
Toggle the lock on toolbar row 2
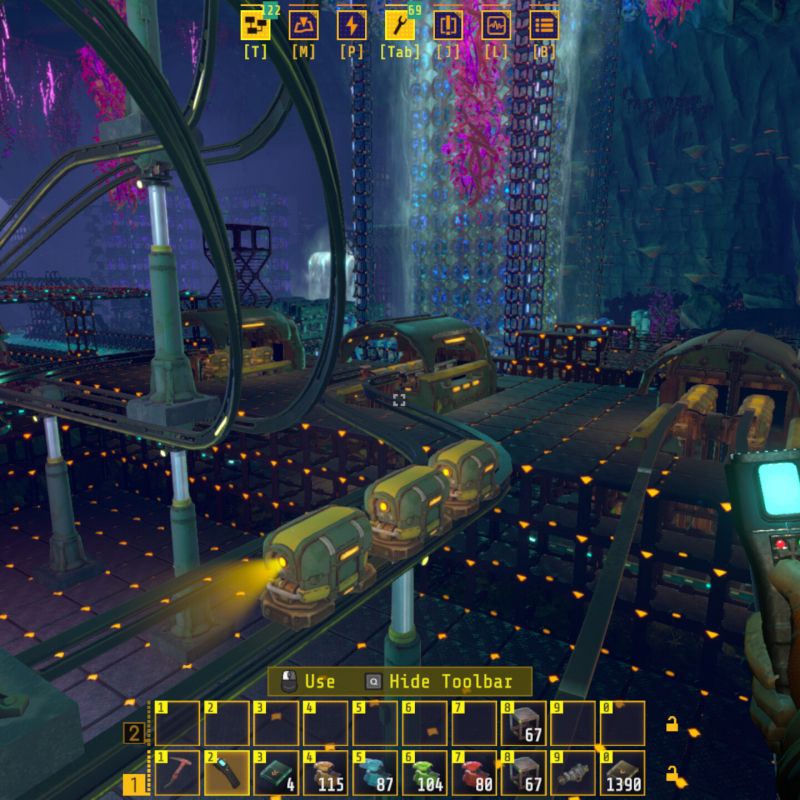675,723
